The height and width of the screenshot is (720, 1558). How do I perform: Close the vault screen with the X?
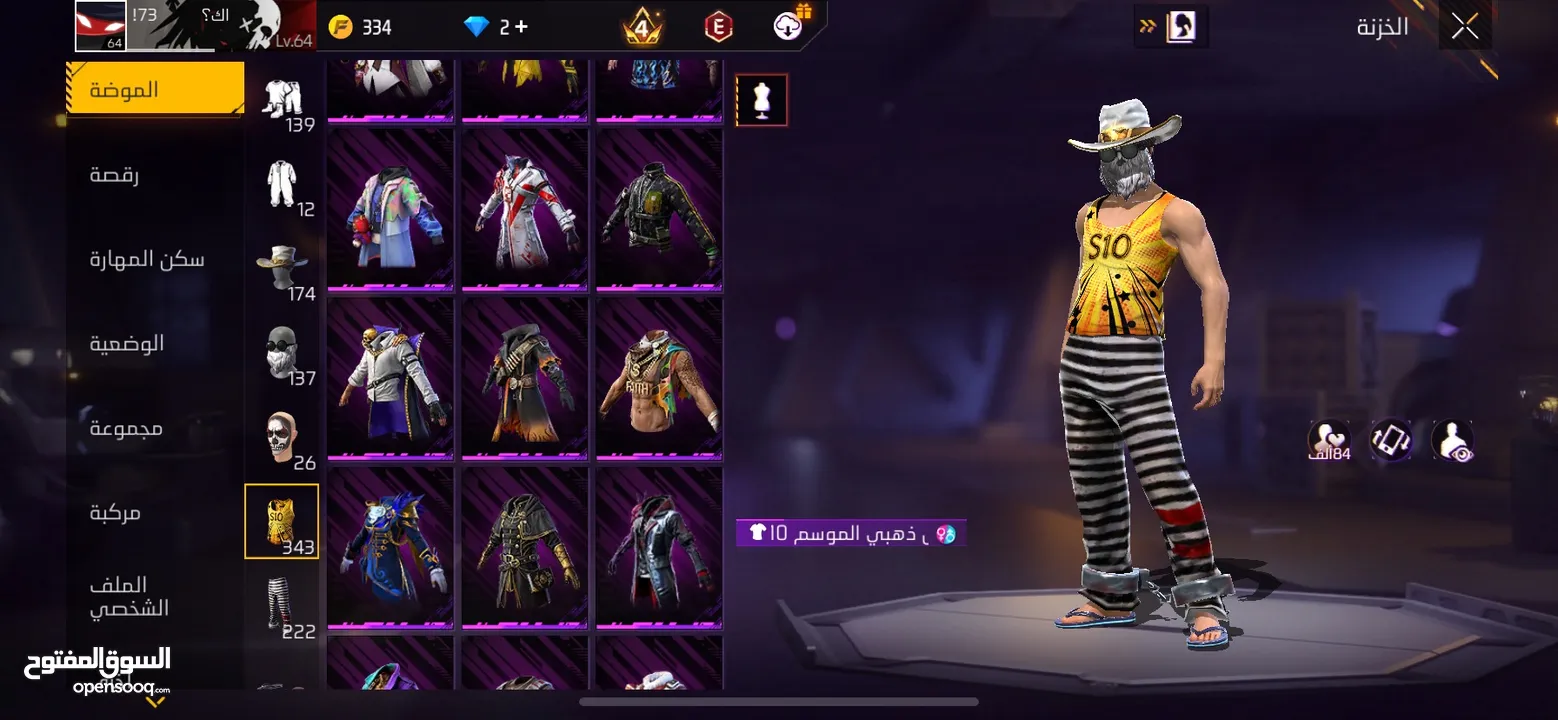click(x=1464, y=27)
